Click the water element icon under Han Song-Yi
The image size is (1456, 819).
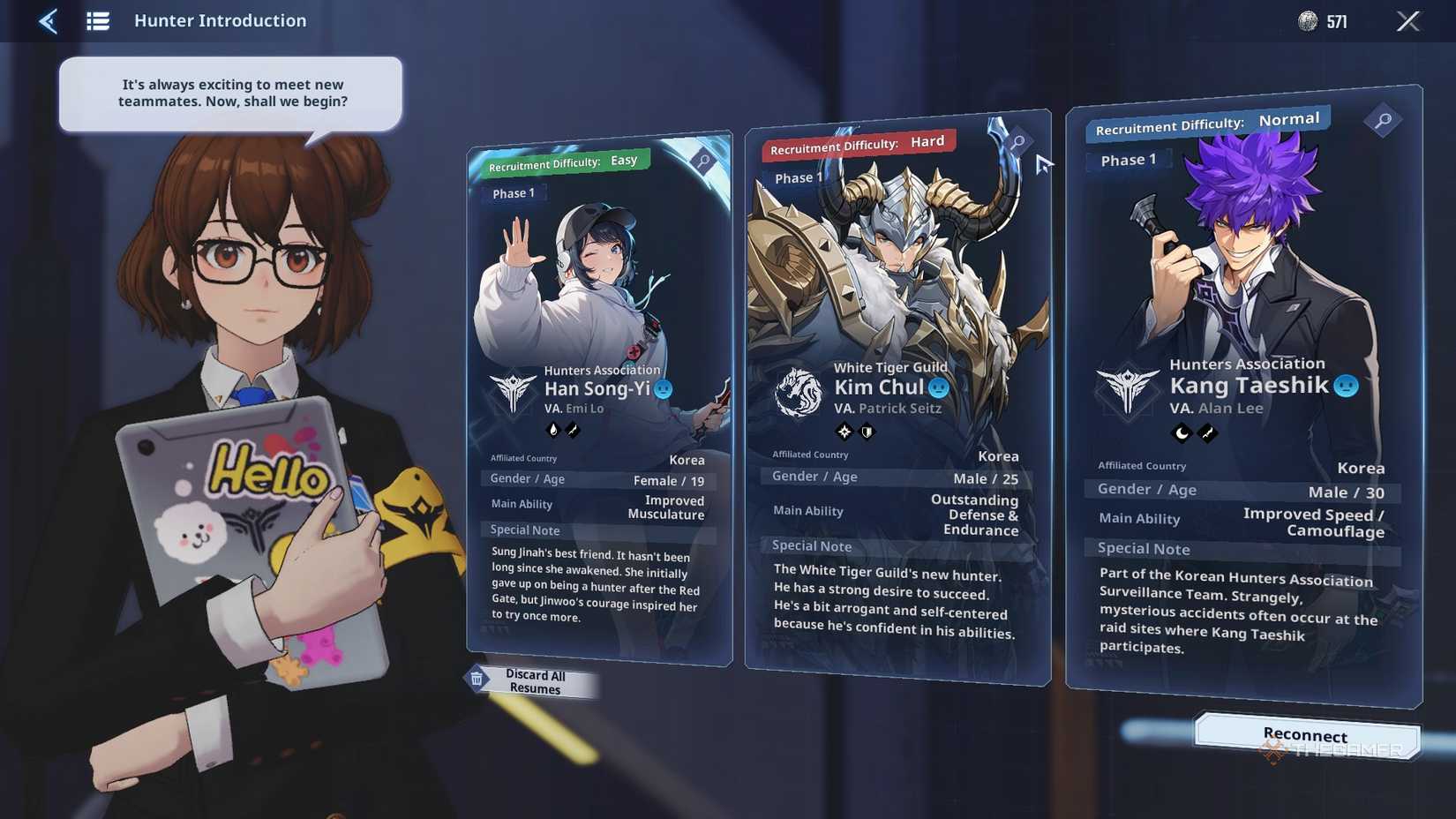(x=553, y=430)
